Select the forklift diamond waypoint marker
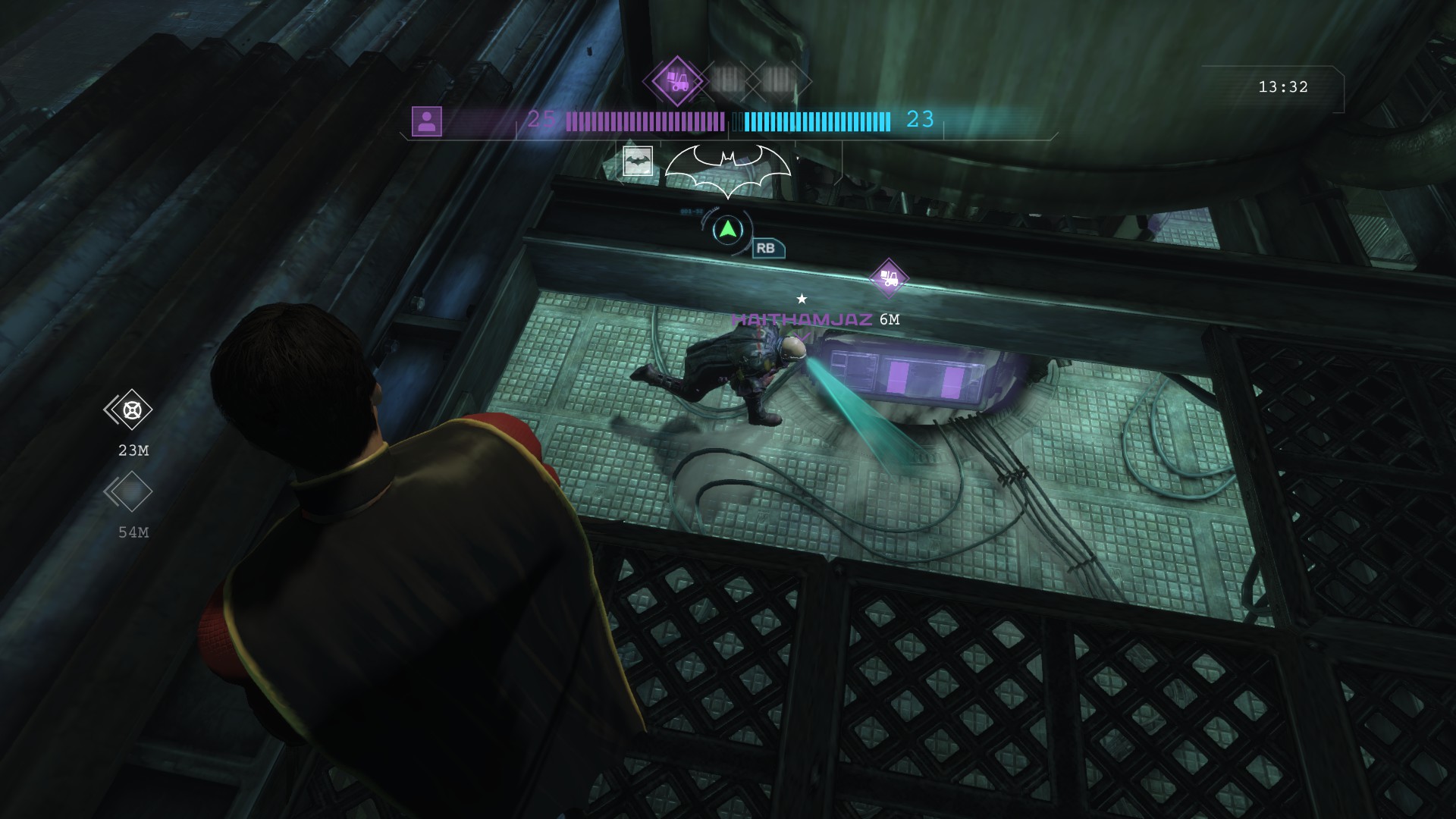1456x819 pixels. click(888, 276)
